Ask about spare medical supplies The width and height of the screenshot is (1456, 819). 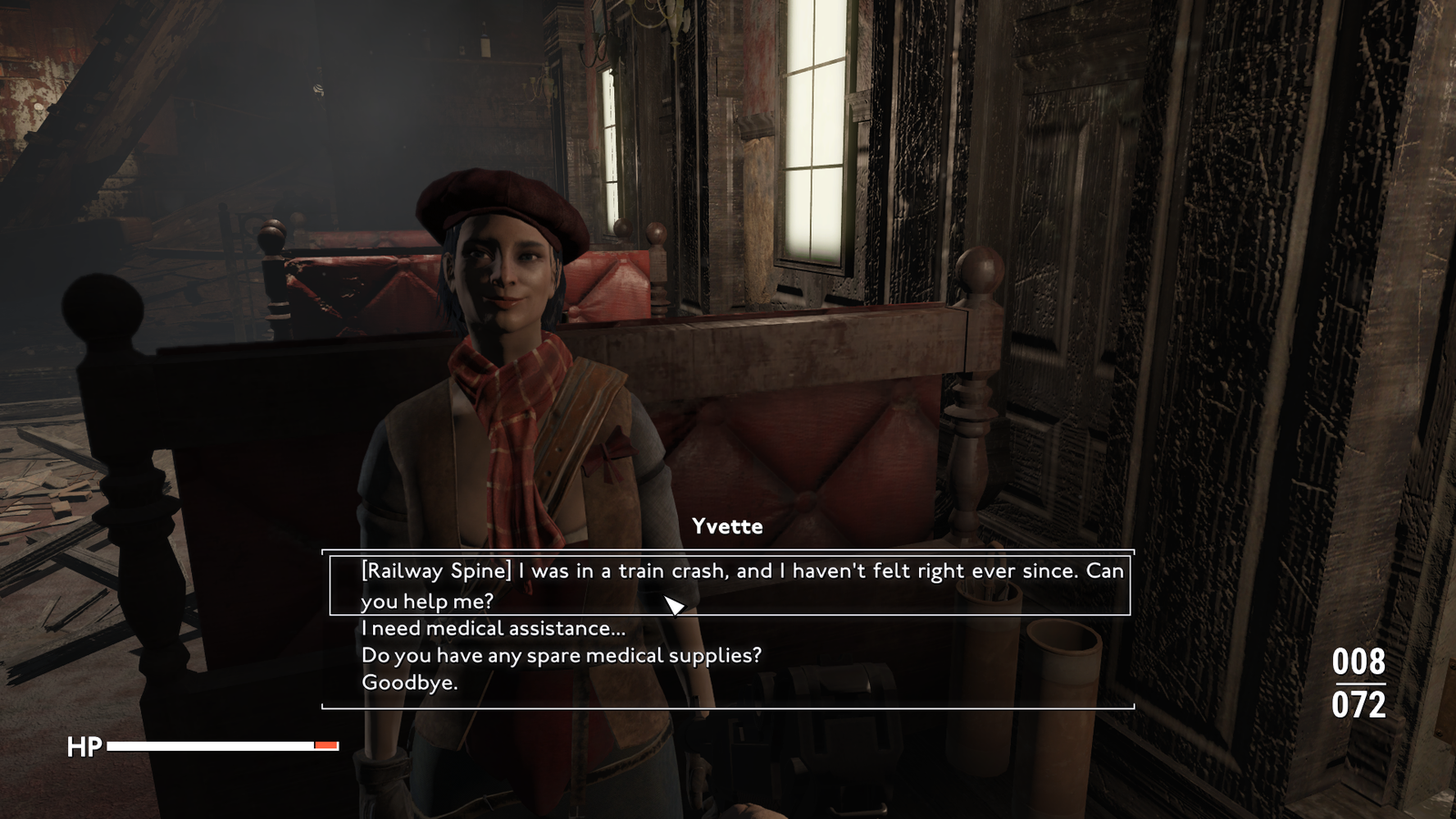click(561, 655)
